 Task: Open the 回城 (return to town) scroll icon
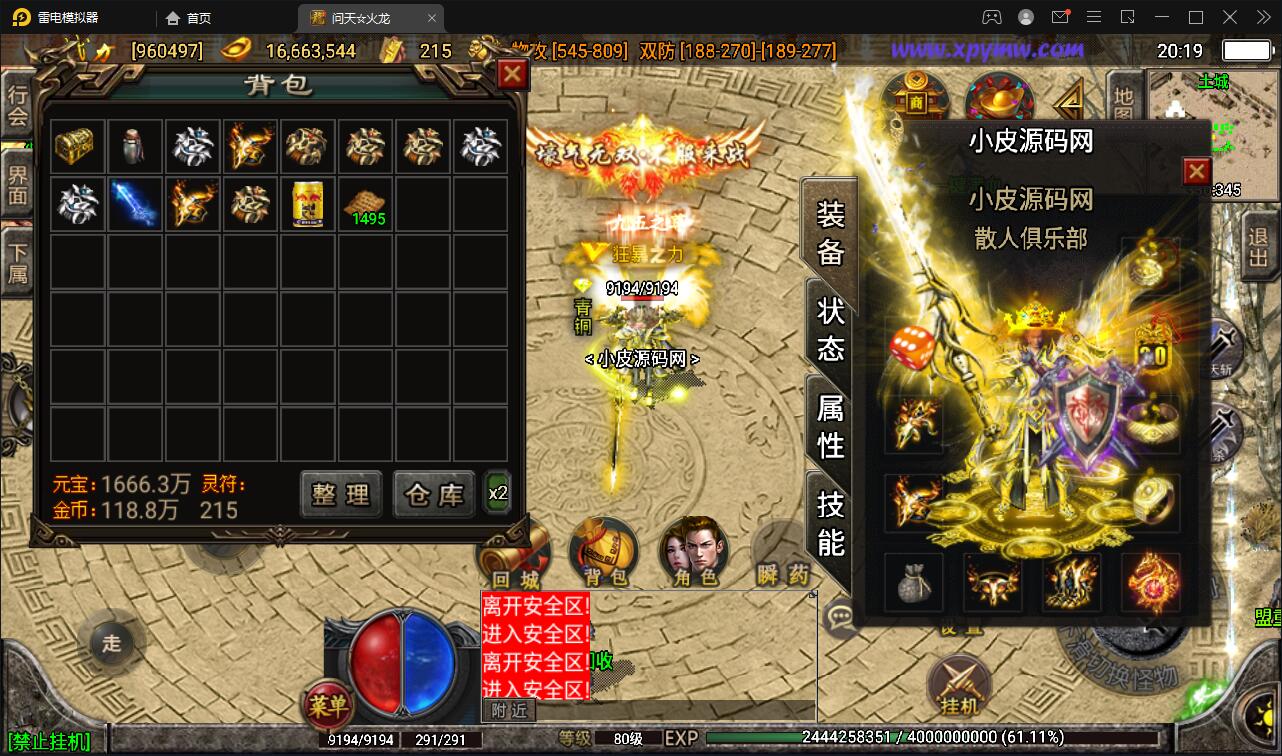click(516, 550)
